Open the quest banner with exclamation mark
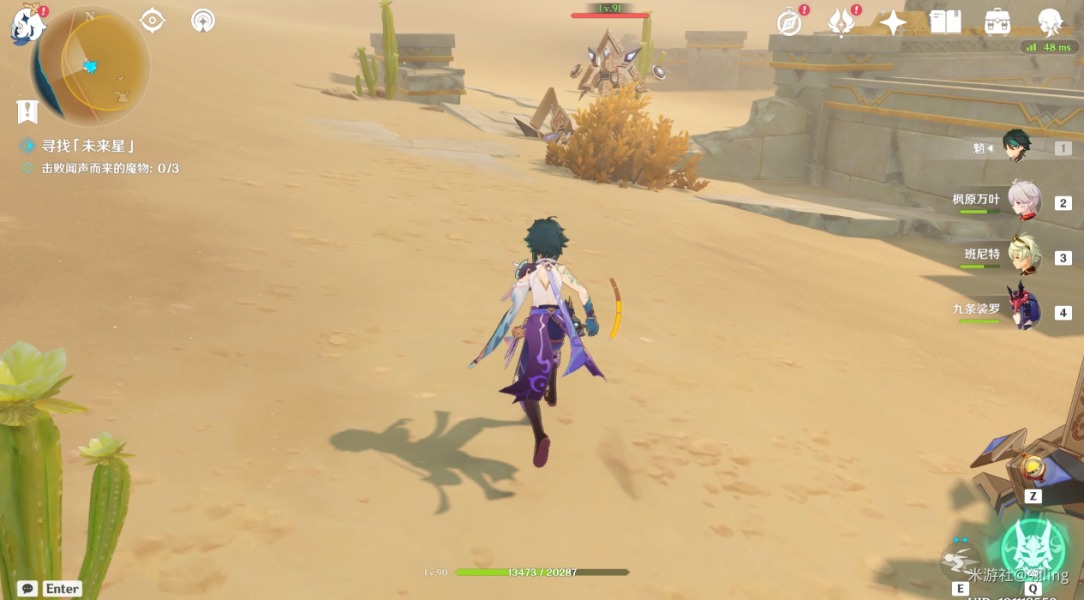 coord(27,111)
